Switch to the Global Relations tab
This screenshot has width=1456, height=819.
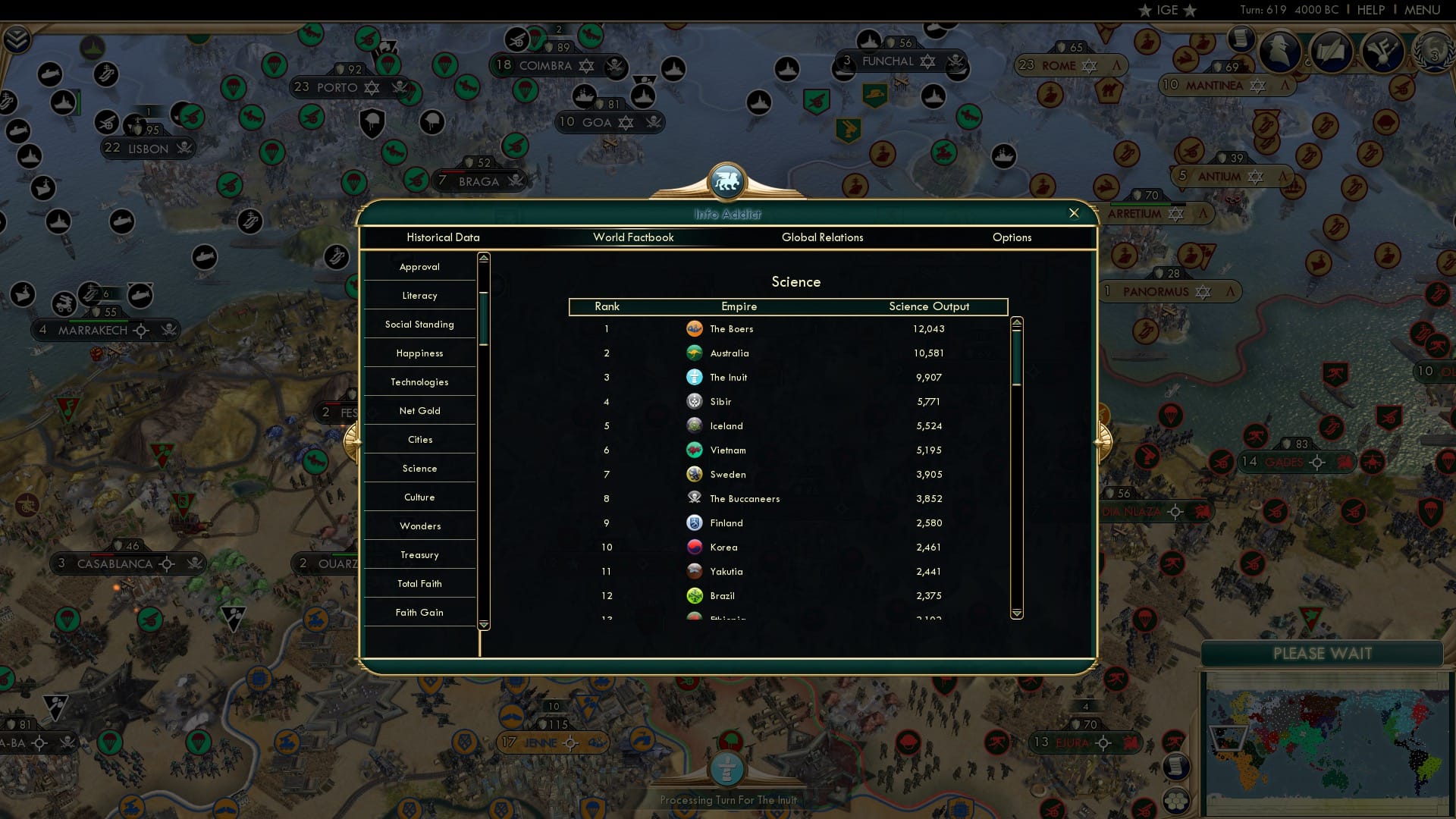click(824, 237)
